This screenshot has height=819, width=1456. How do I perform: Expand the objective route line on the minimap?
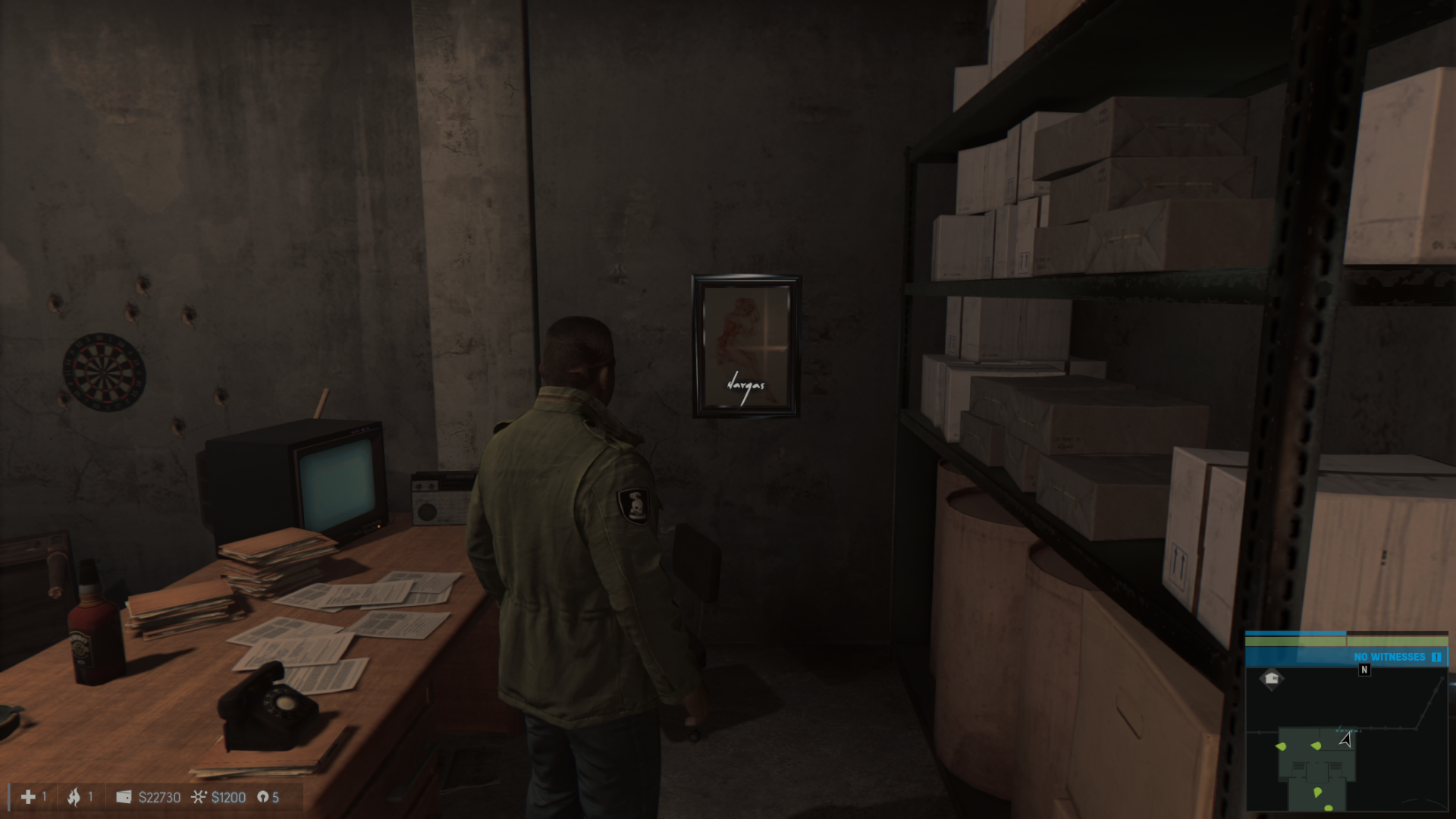coord(1386,728)
